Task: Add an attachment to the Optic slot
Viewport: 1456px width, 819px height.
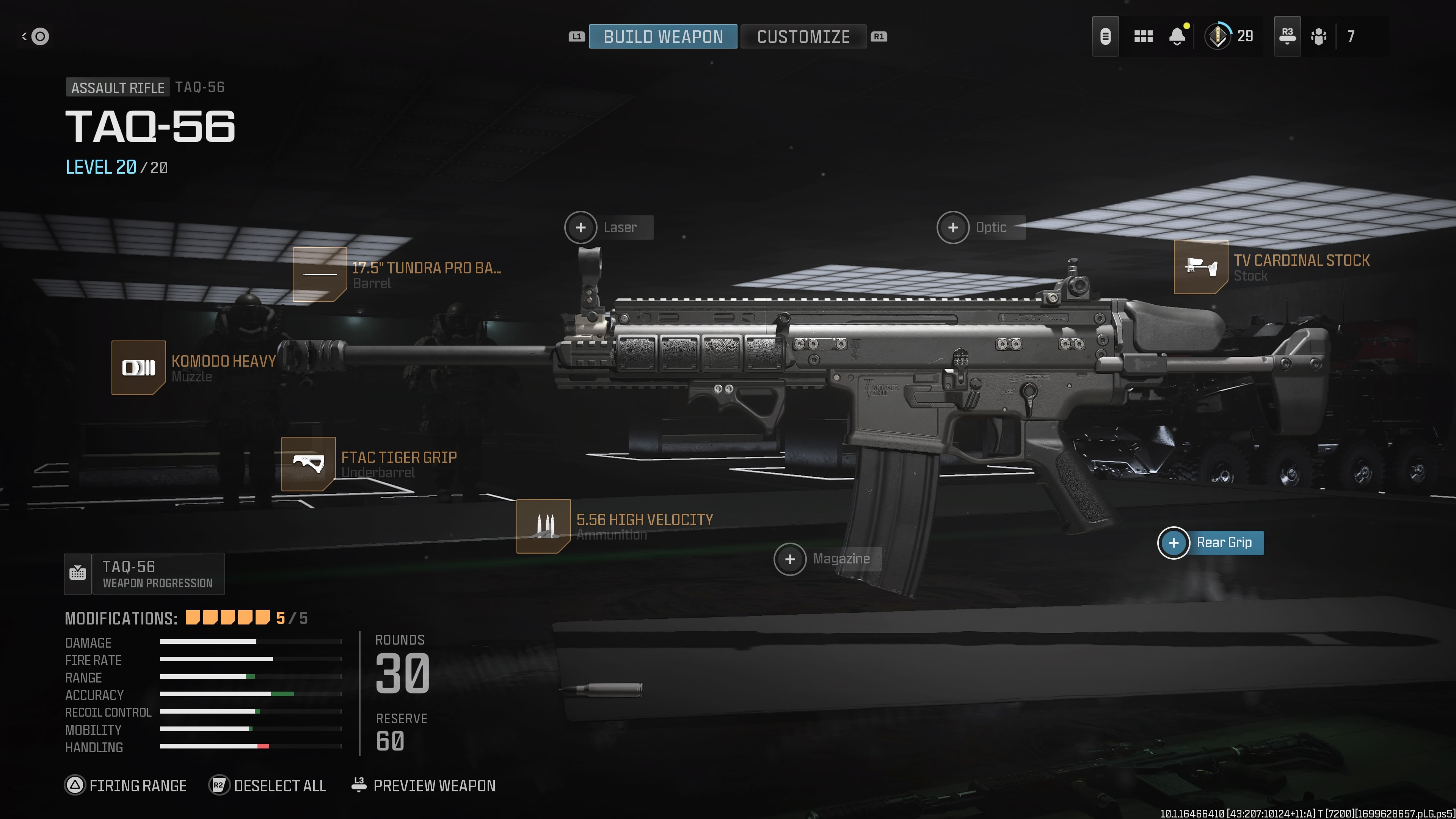Action: [953, 227]
